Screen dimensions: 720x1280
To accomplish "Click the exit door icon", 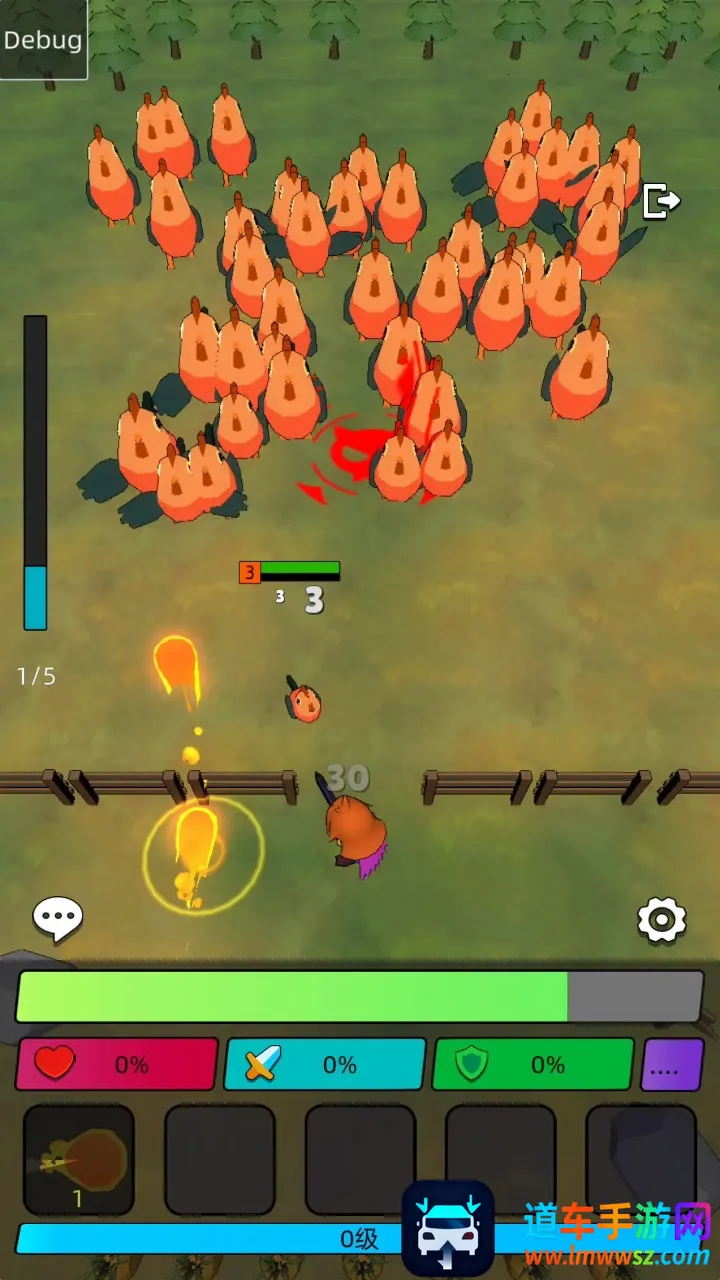I will [660, 201].
